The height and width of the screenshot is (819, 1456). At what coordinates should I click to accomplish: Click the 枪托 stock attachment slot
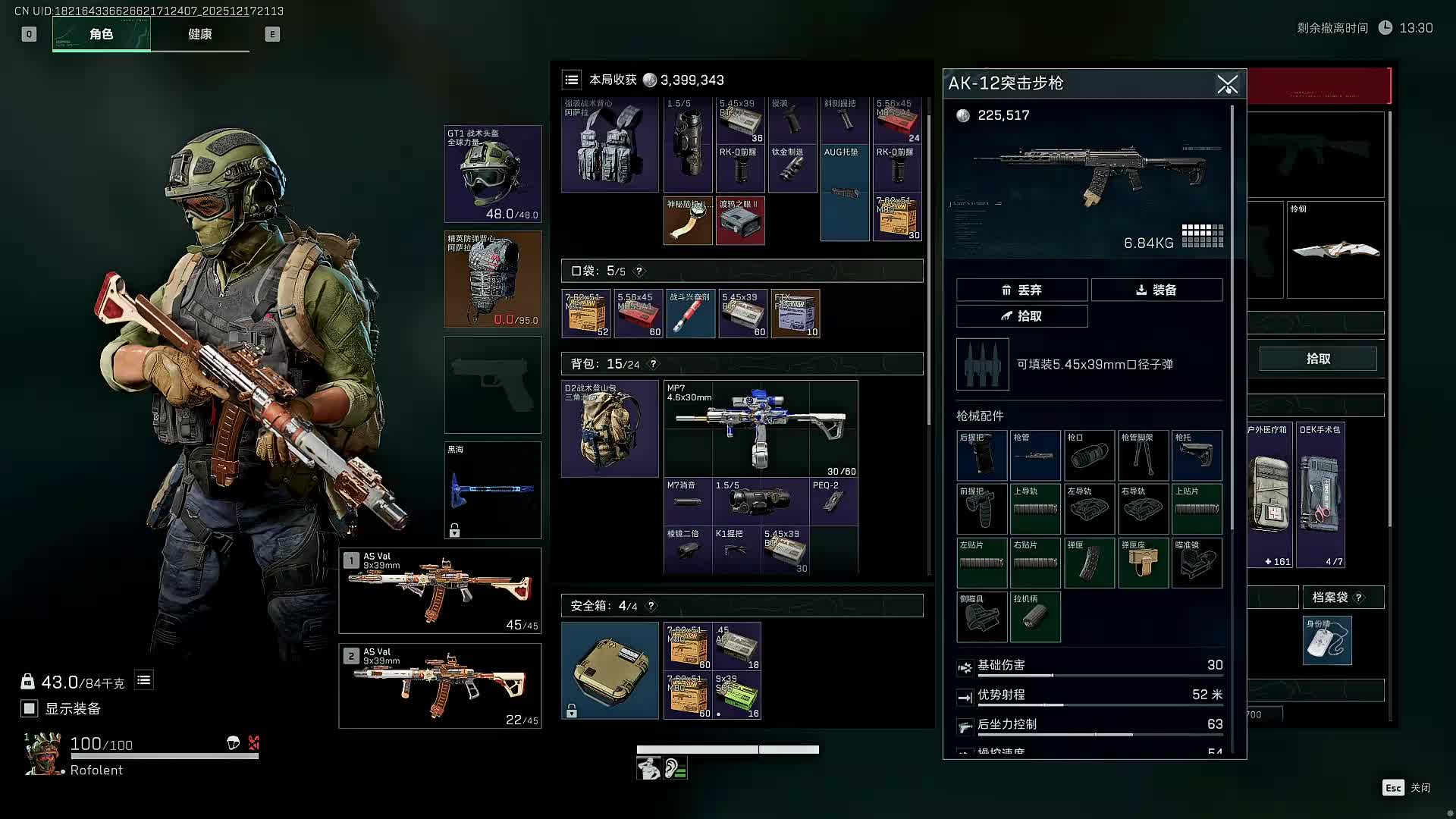pos(1197,455)
